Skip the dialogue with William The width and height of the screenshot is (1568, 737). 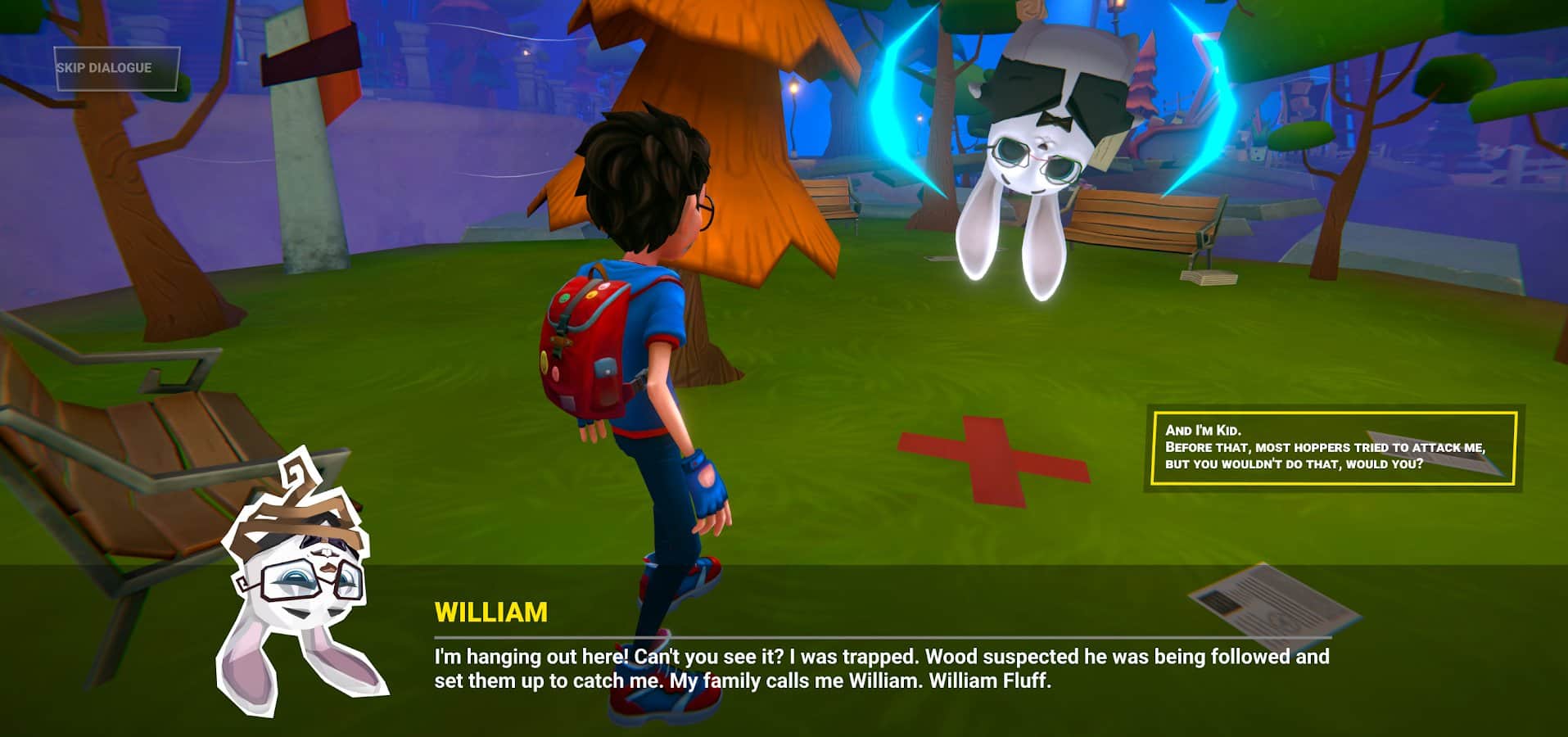coord(115,68)
